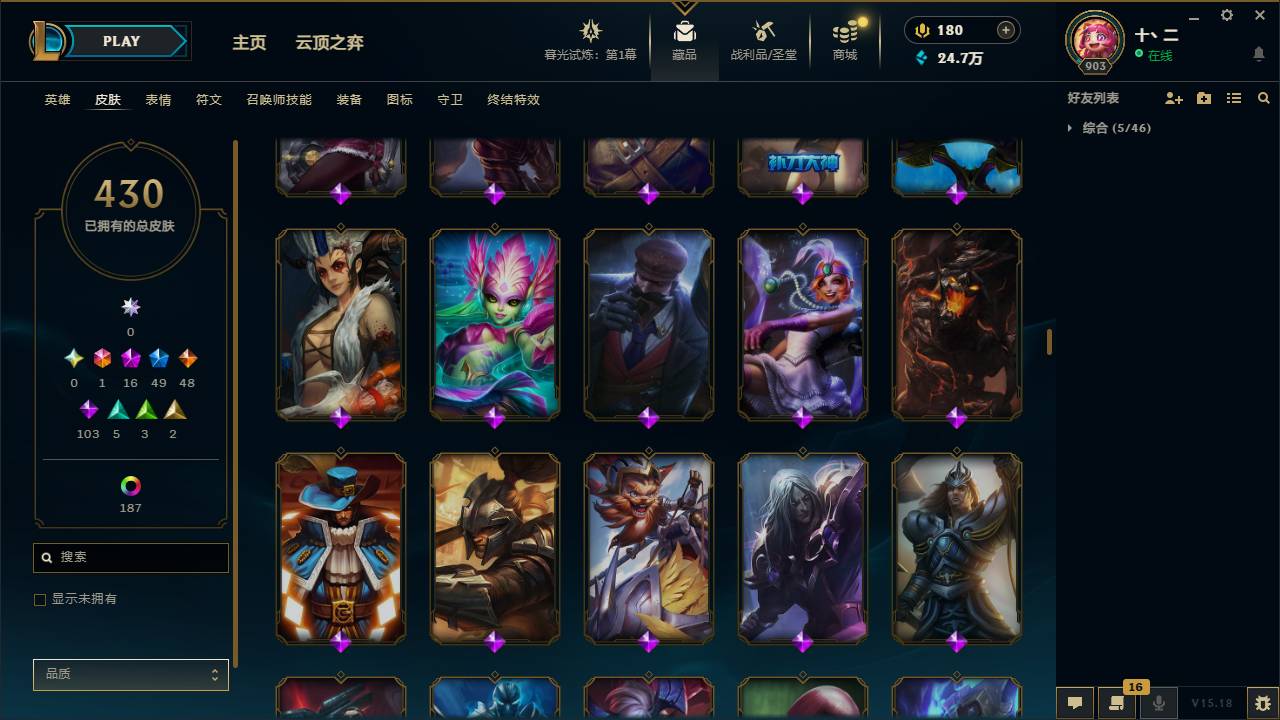Click the create friend group folder icon
Screen dimensions: 1280x720
click(x=1203, y=97)
